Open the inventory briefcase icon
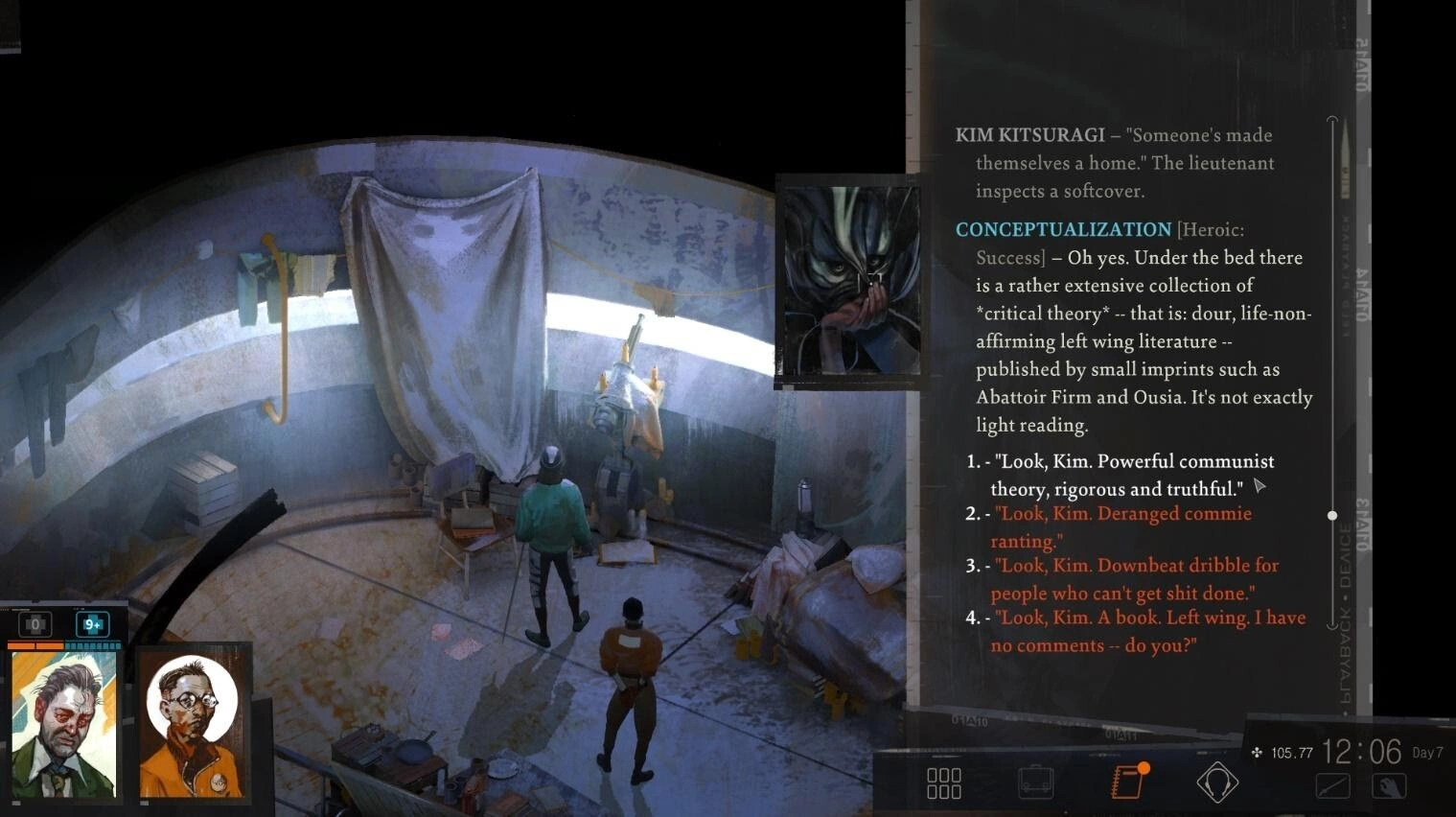The image size is (1456, 817). coord(1036,782)
